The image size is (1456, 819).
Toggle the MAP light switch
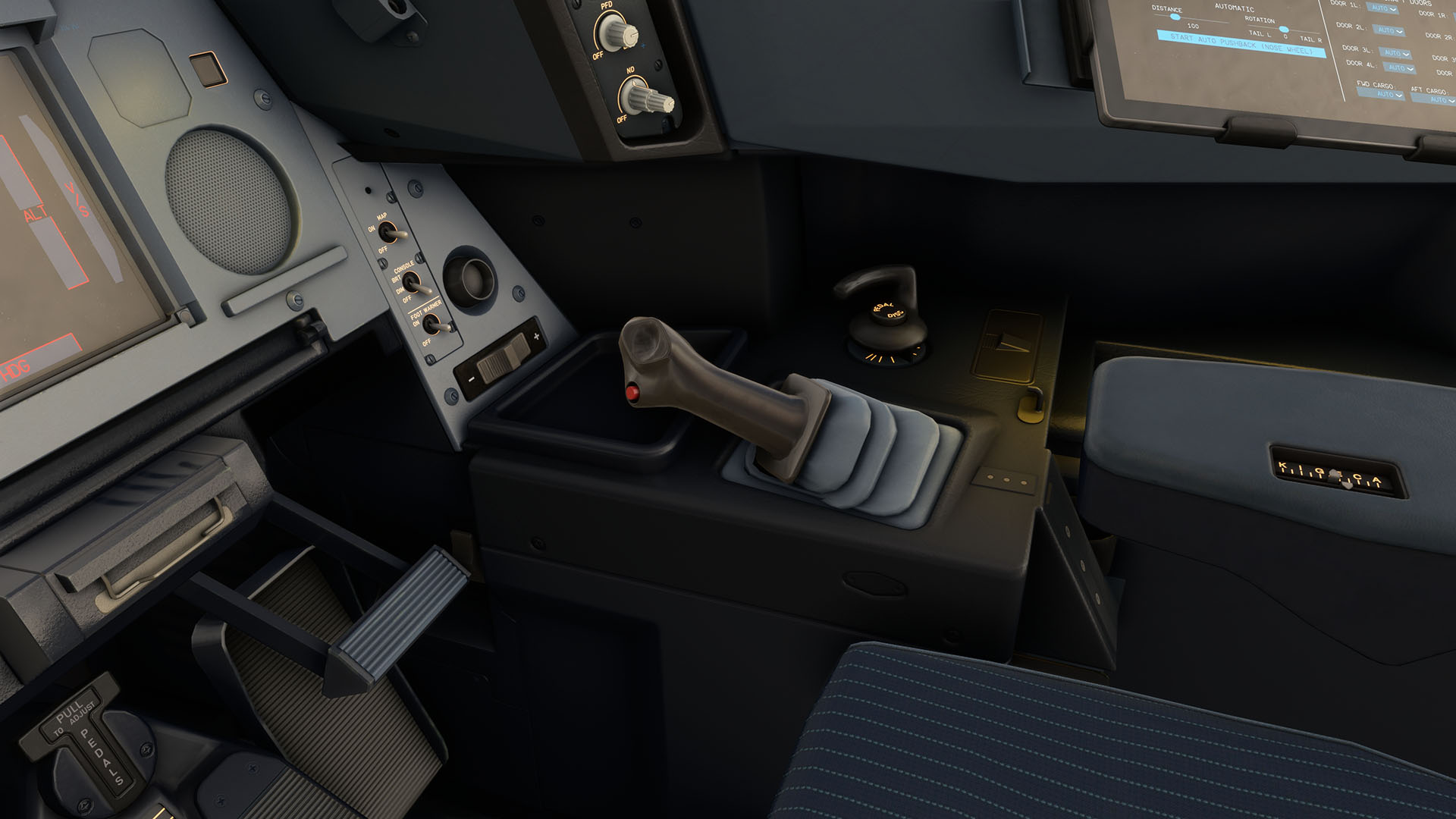tap(392, 233)
